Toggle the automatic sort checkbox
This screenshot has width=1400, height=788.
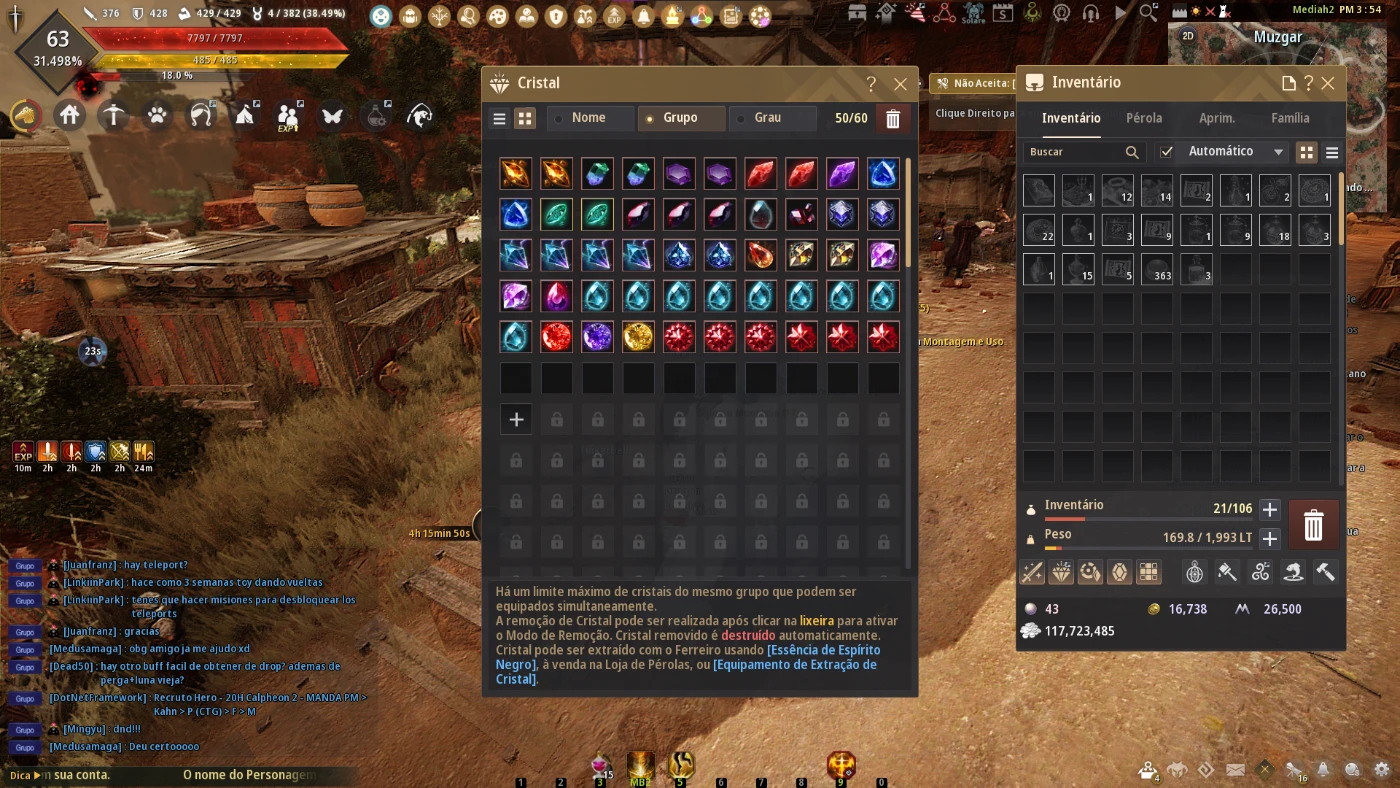(x=1166, y=152)
